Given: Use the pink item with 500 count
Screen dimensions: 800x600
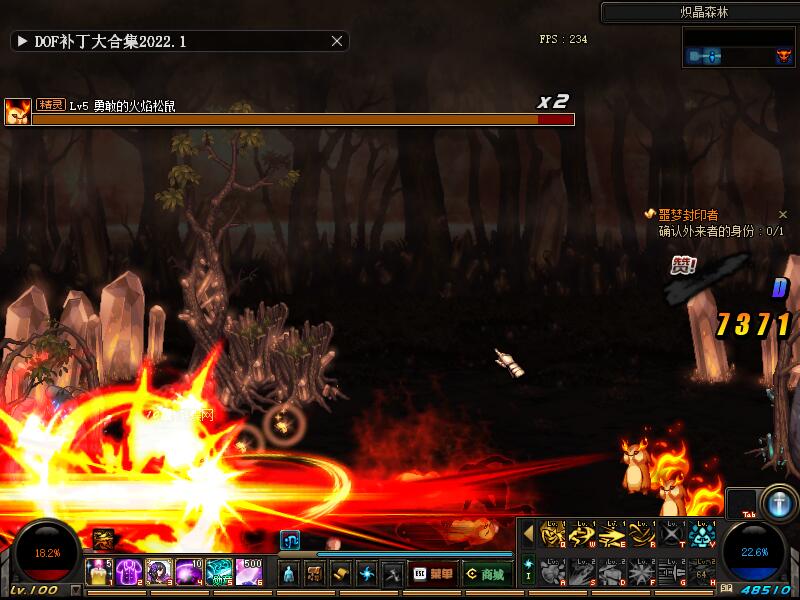Looking at the screenshot, I should (250, 572).
